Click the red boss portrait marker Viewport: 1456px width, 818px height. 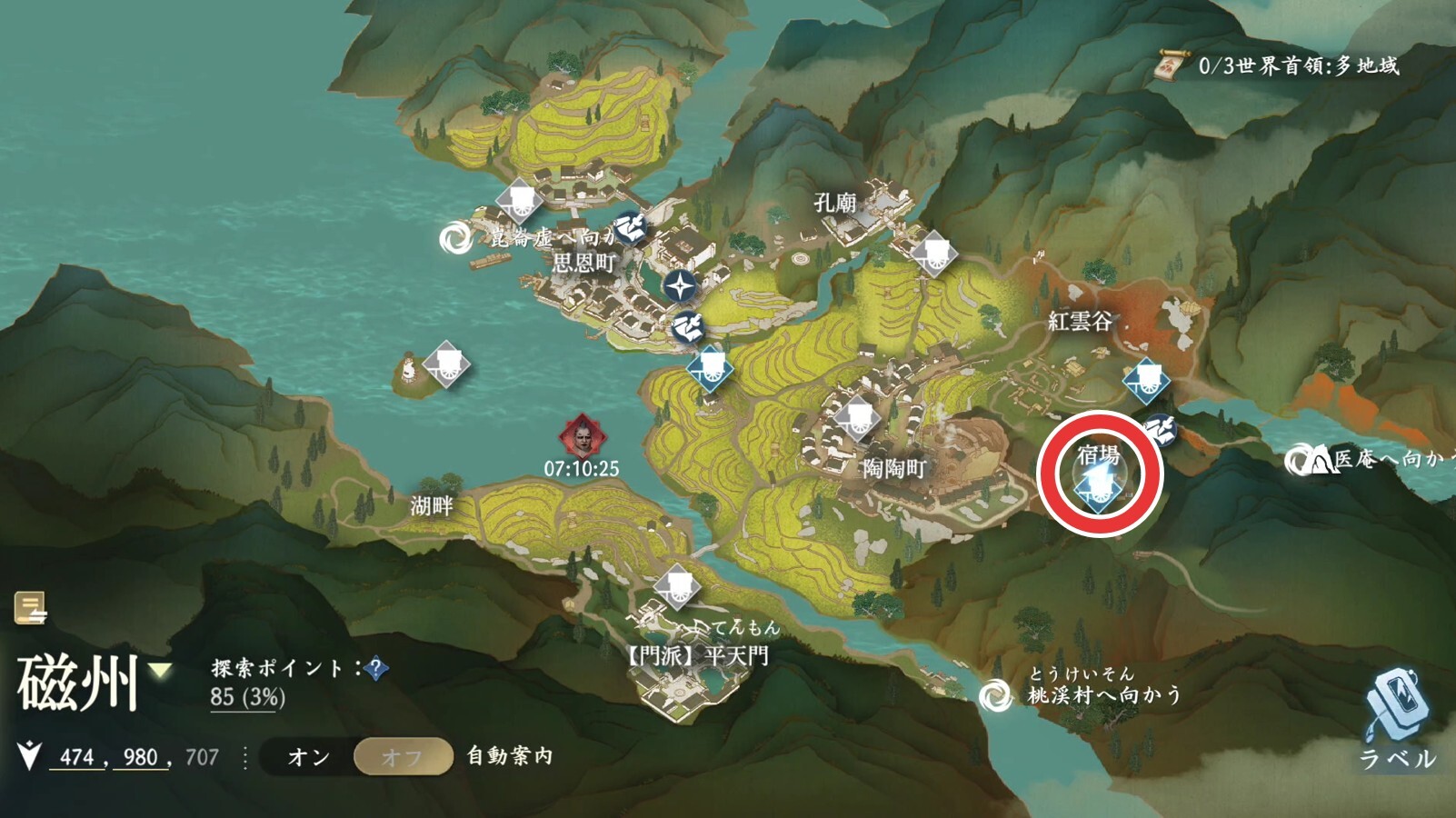tap(581, 437)
